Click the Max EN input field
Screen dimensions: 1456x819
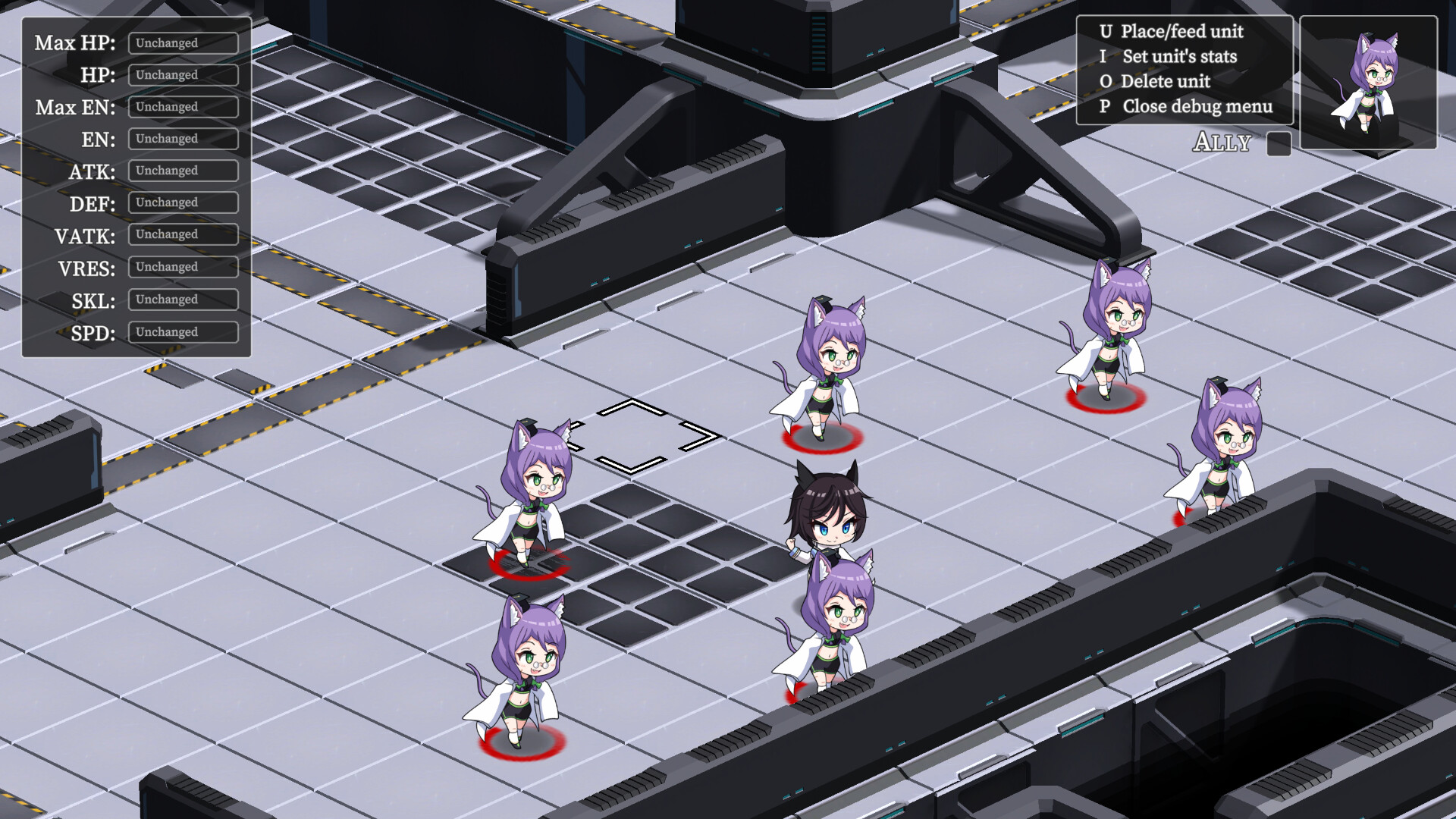coord(183,107)
